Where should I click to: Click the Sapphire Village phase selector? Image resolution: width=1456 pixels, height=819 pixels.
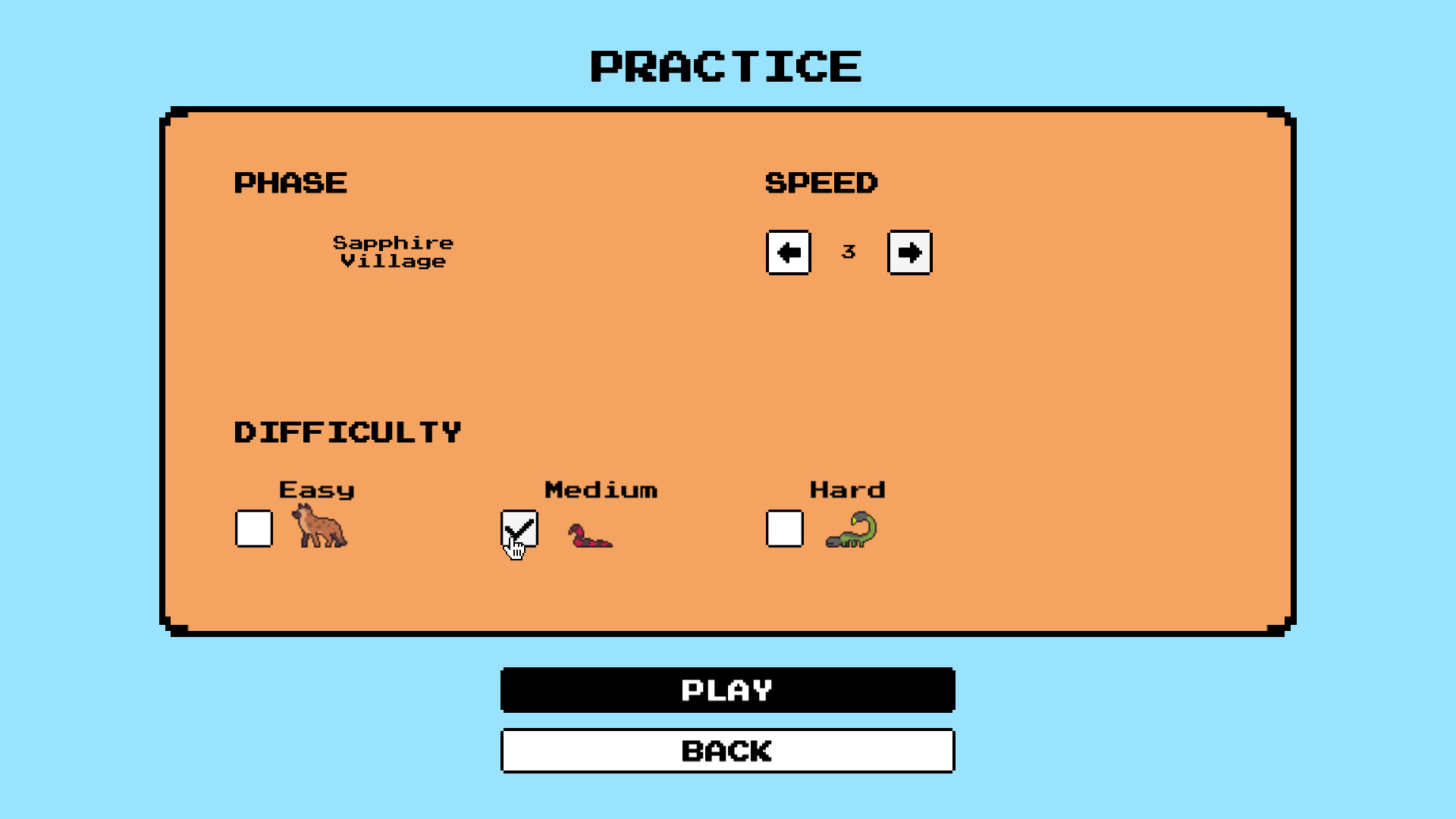pyautogui.click(x=394, y=252)
